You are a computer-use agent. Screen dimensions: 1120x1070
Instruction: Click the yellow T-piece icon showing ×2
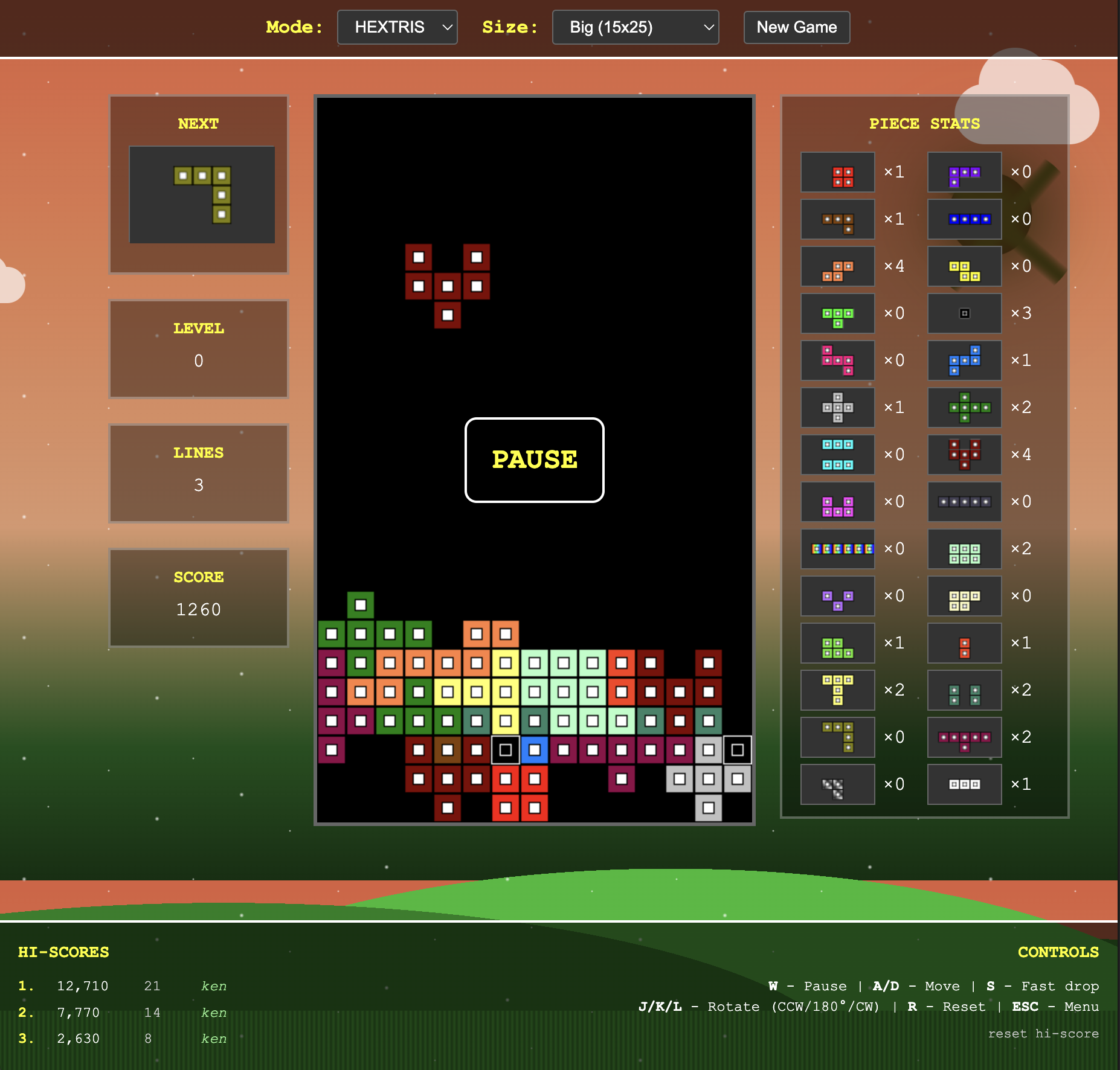pyautogui.click(x=838, y=690)
